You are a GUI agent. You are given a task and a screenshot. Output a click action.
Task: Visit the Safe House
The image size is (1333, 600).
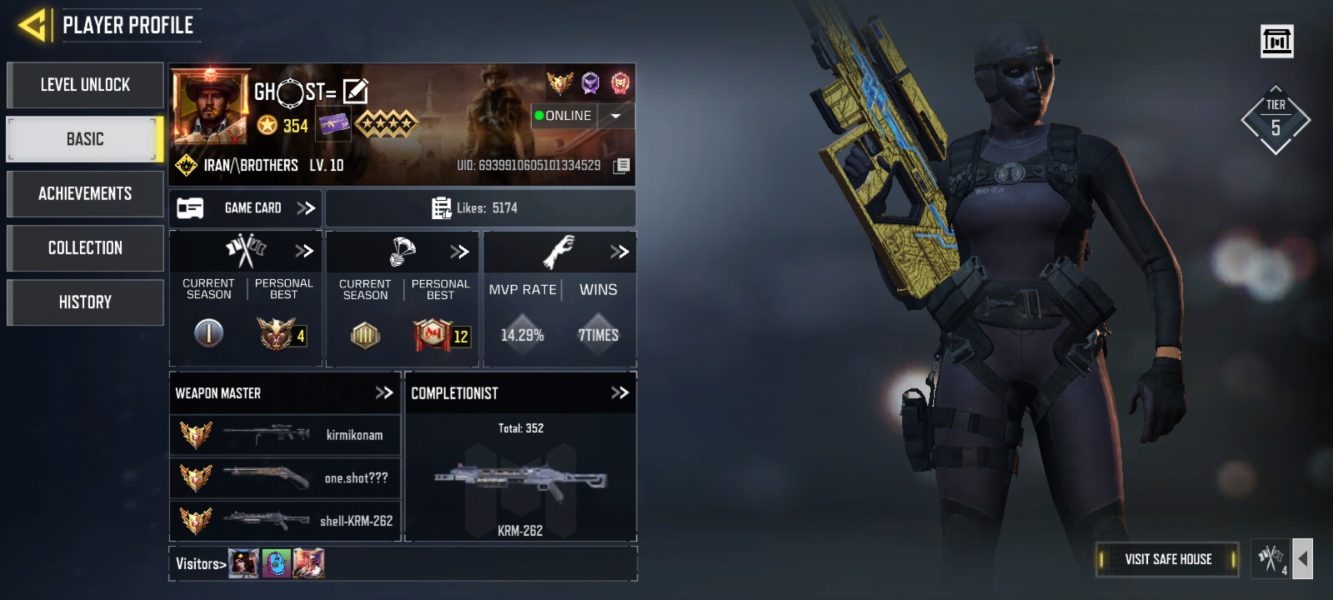1167,559
